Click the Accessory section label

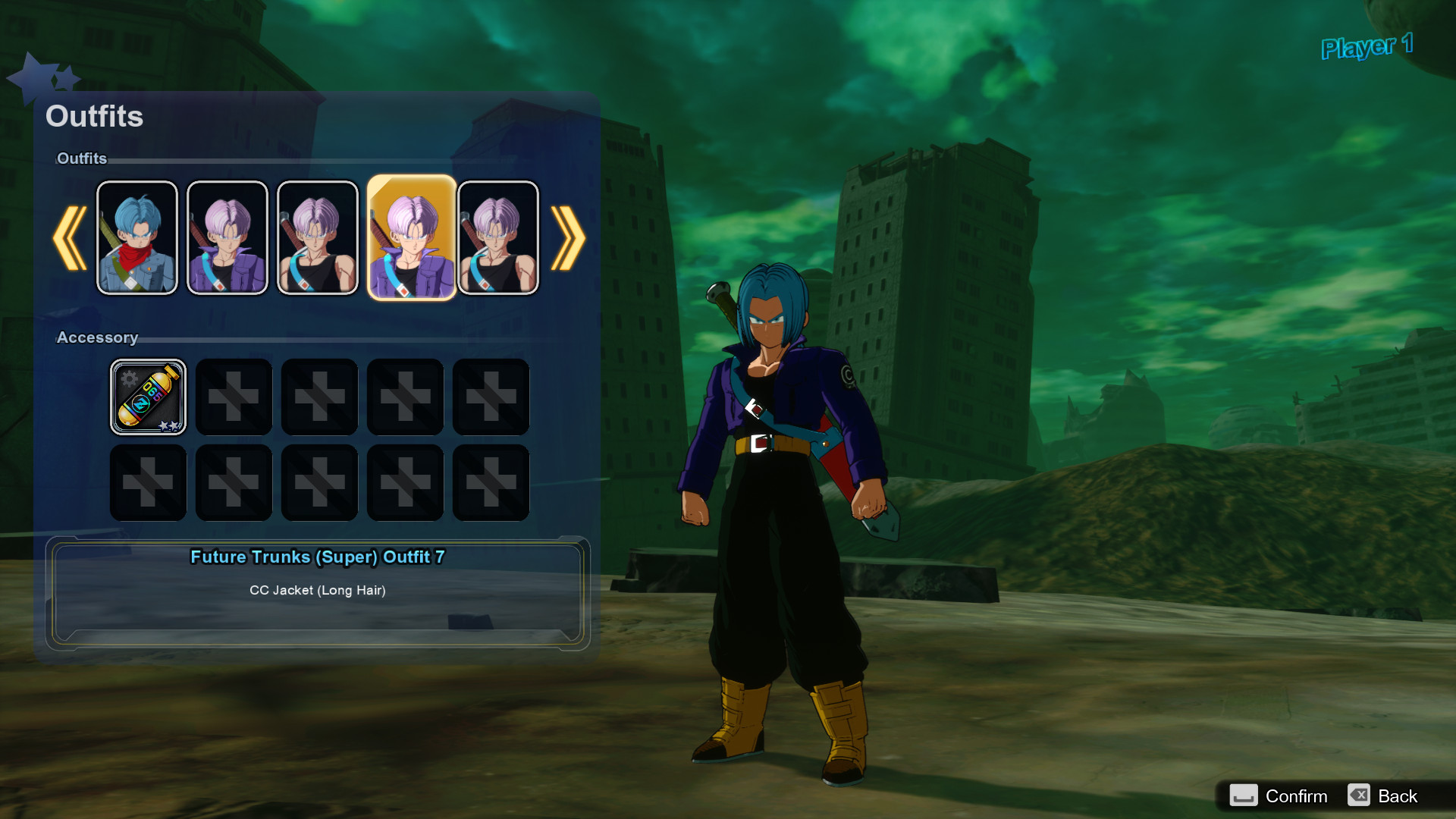tap(98, 337)
